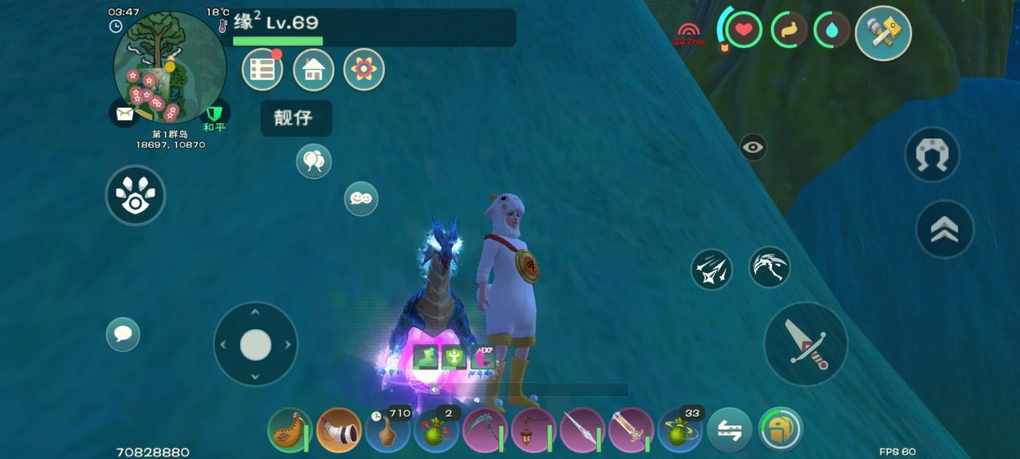Open the chat speech bubble
The height and width of the screenshot is (459, 1020).
pos(123,334)
